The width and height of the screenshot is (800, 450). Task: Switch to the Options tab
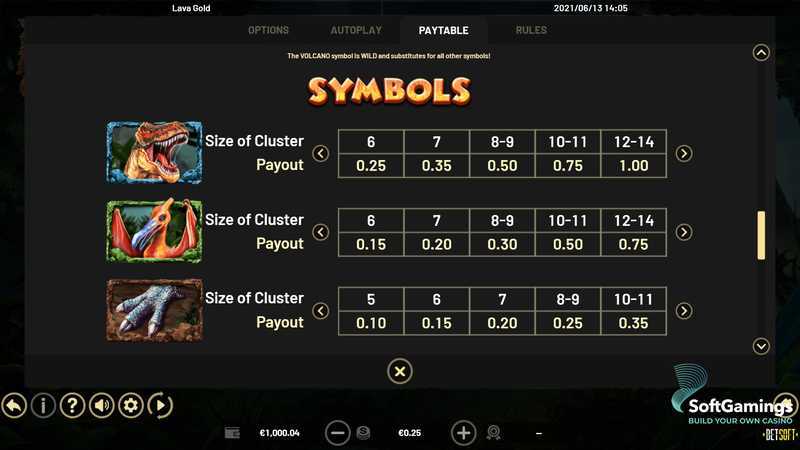(x=268, y=30)
